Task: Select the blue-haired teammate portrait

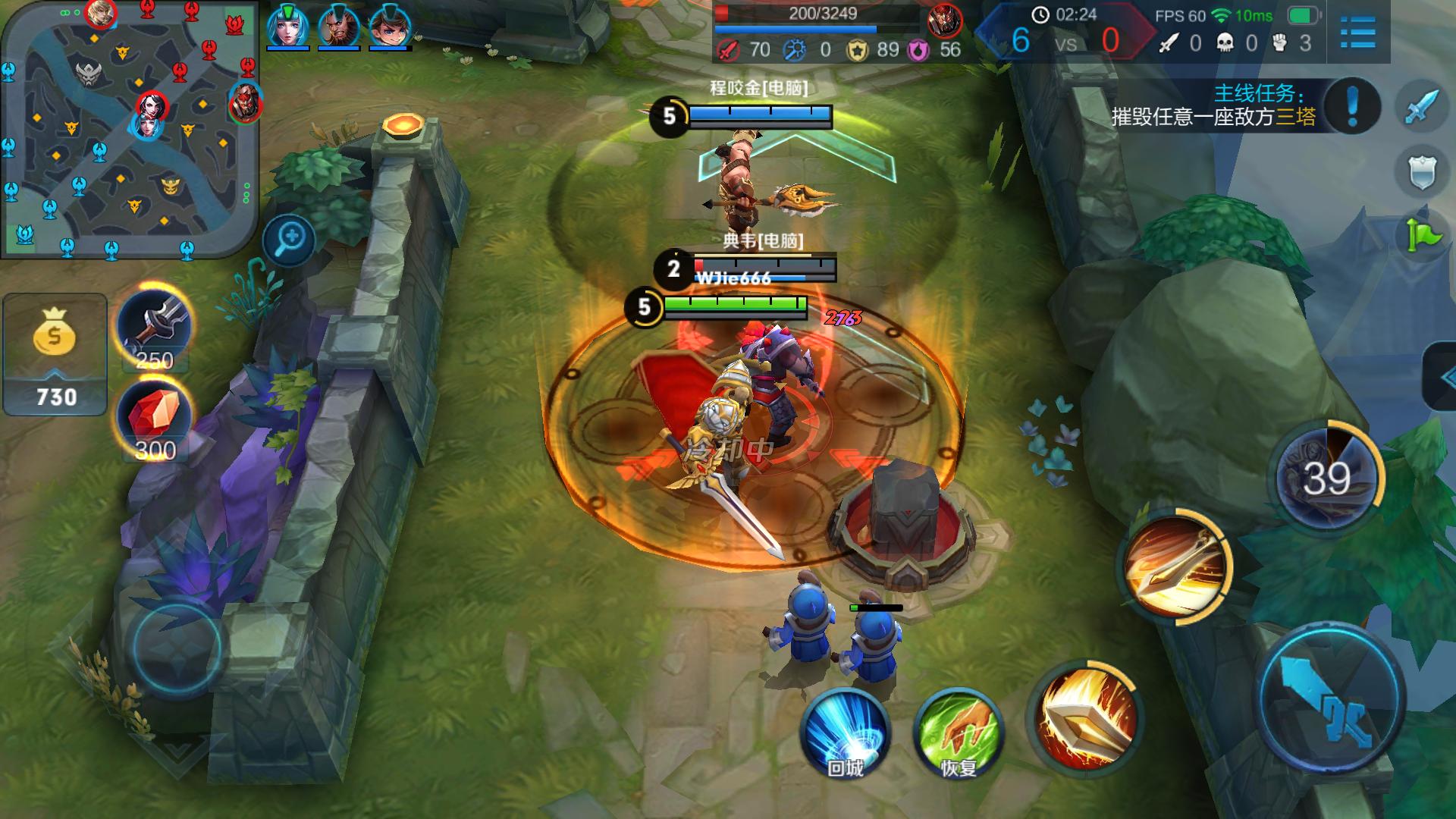Action: point(287,28)
